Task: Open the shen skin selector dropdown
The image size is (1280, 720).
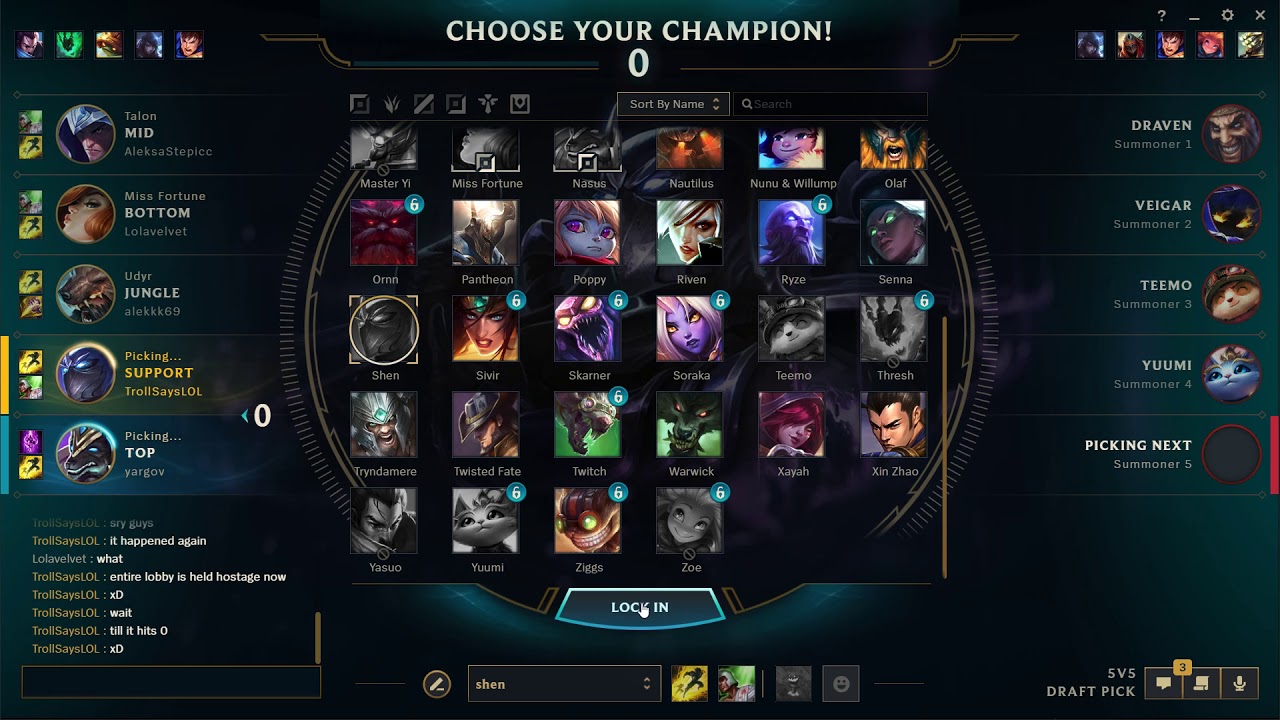Action: tap(564, 683)
